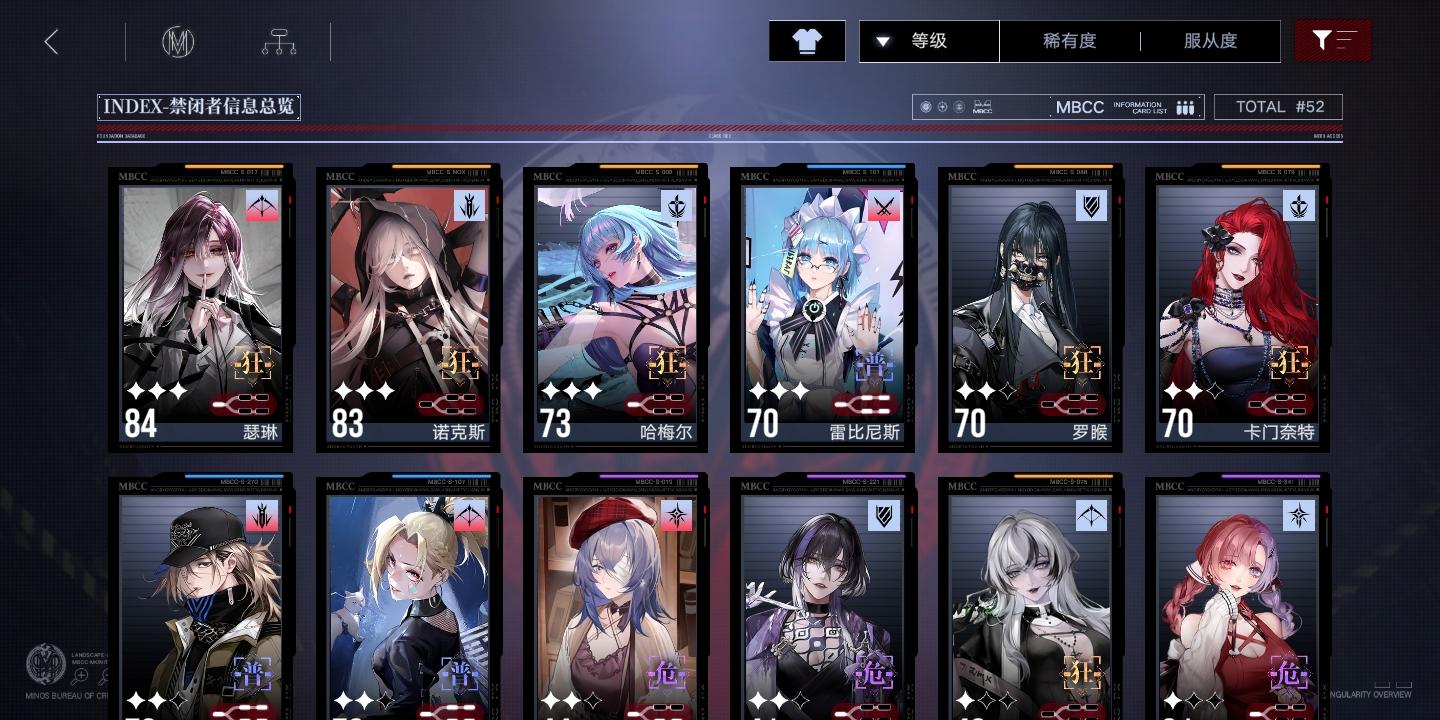
Task: Click the star rating row on 诺克斯's card
Action: [365, 391]
